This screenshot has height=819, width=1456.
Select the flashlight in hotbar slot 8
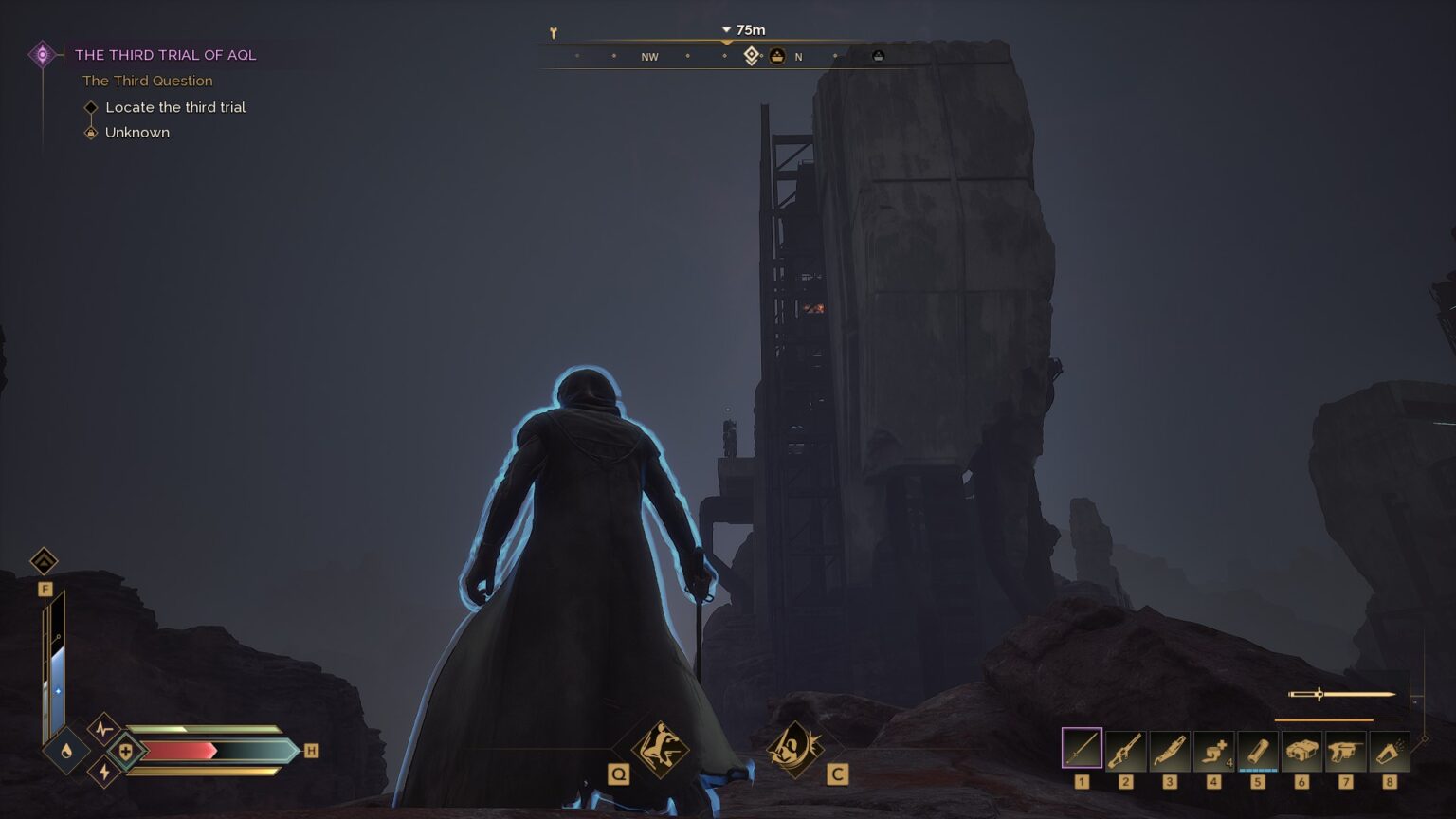[x=1389, y=751]
